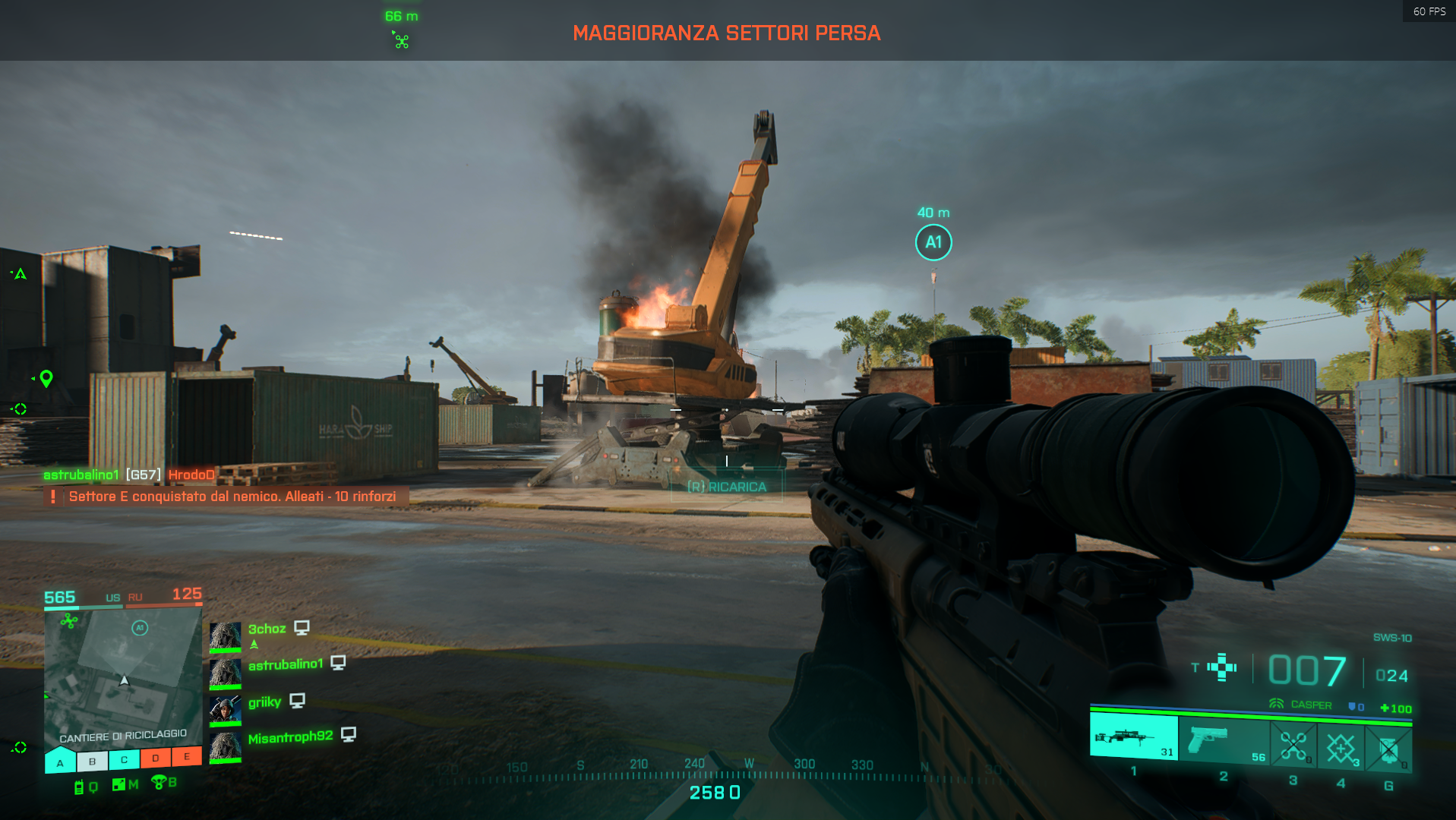The width and height of the screenshot is (1456, 820).
Task: Click the green Casper specialist signal icon
Action: [x=1277, y=705]
